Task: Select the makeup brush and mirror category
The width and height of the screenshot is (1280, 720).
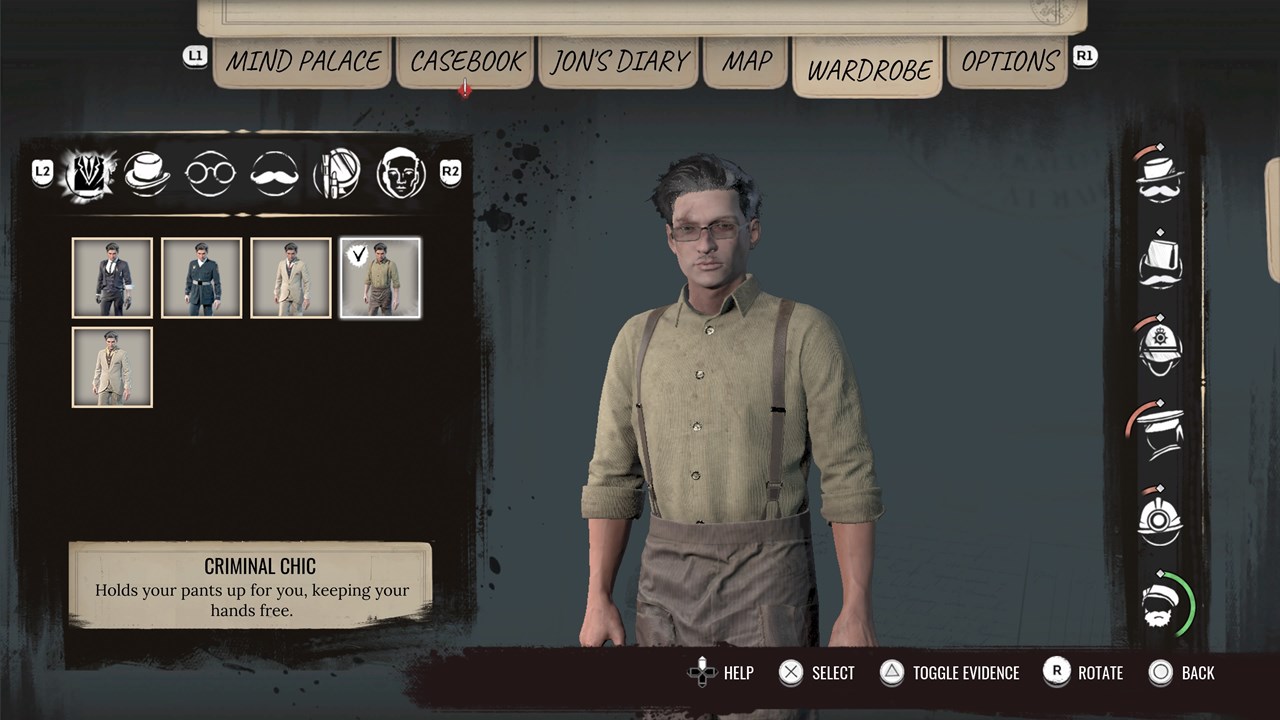Action: coord(337,174)
